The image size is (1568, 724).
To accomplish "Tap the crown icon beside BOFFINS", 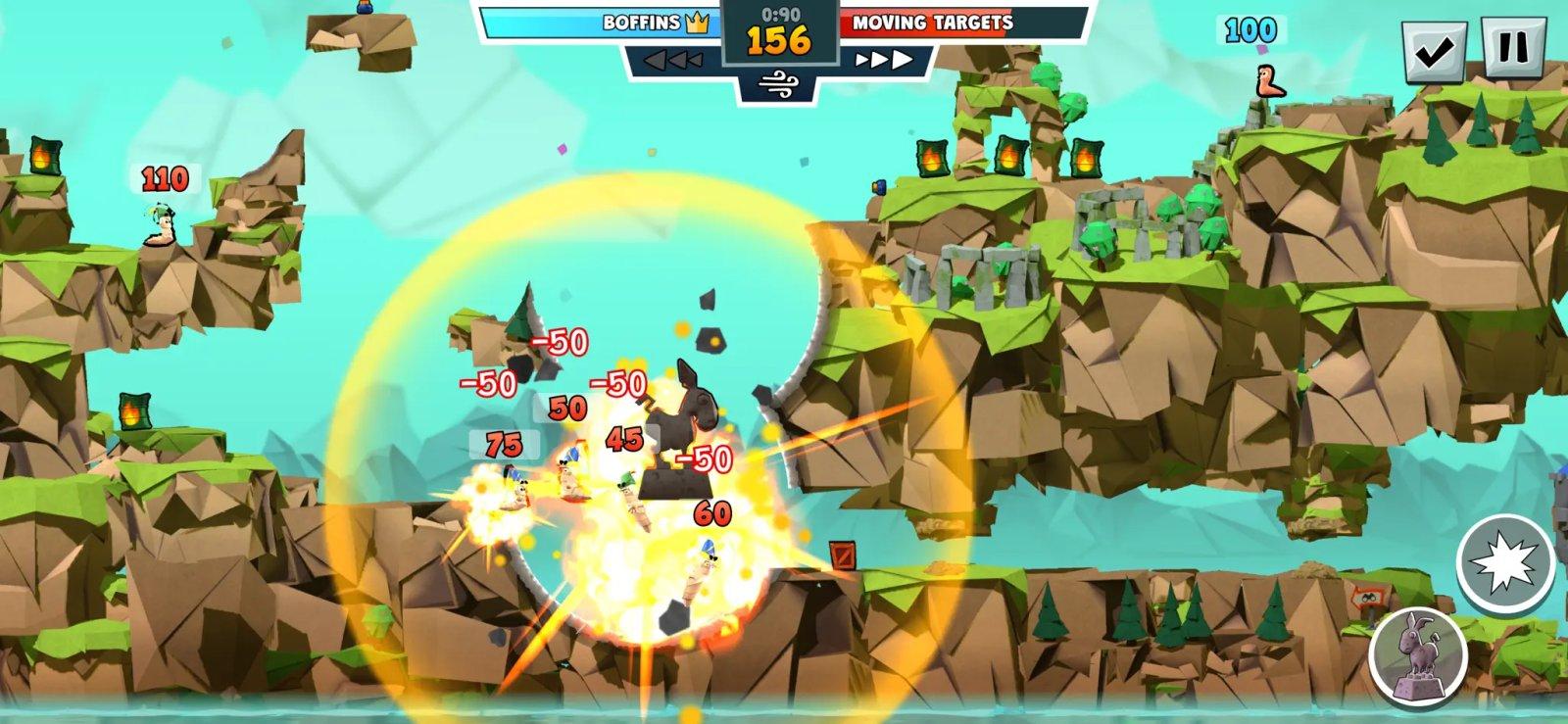I will pos(696,22).
